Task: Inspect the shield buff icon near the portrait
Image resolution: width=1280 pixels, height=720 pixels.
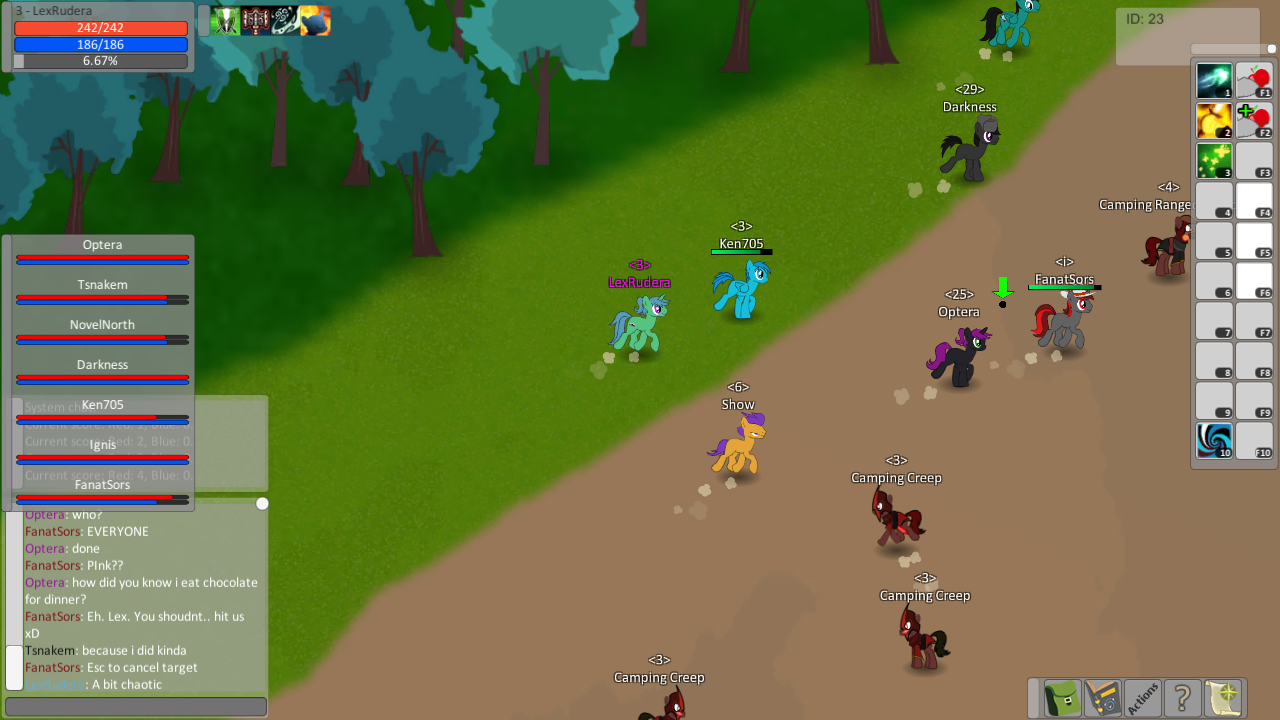Action: click(225, 20)
